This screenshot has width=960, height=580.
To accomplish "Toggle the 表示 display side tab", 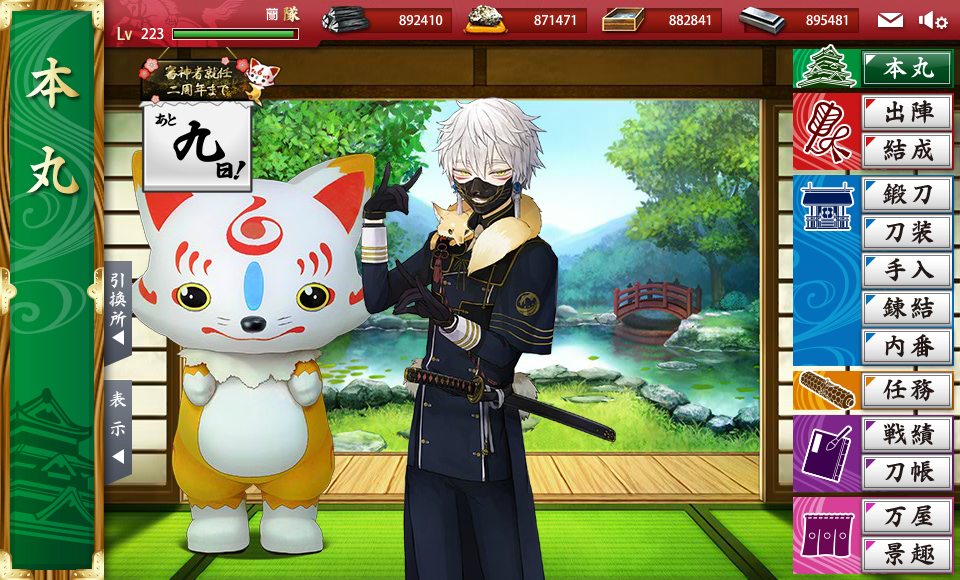I will 117,427.
